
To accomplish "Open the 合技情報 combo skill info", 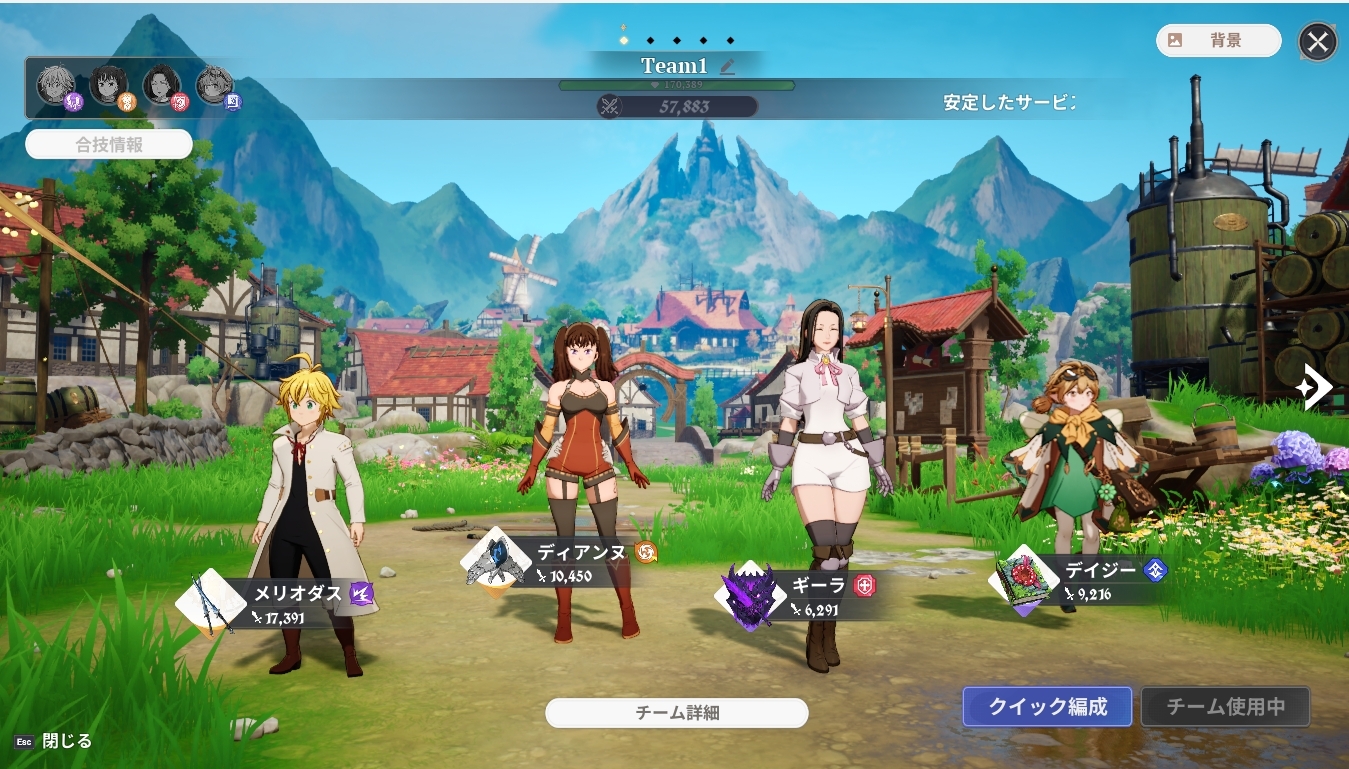I will coord(109,144).
